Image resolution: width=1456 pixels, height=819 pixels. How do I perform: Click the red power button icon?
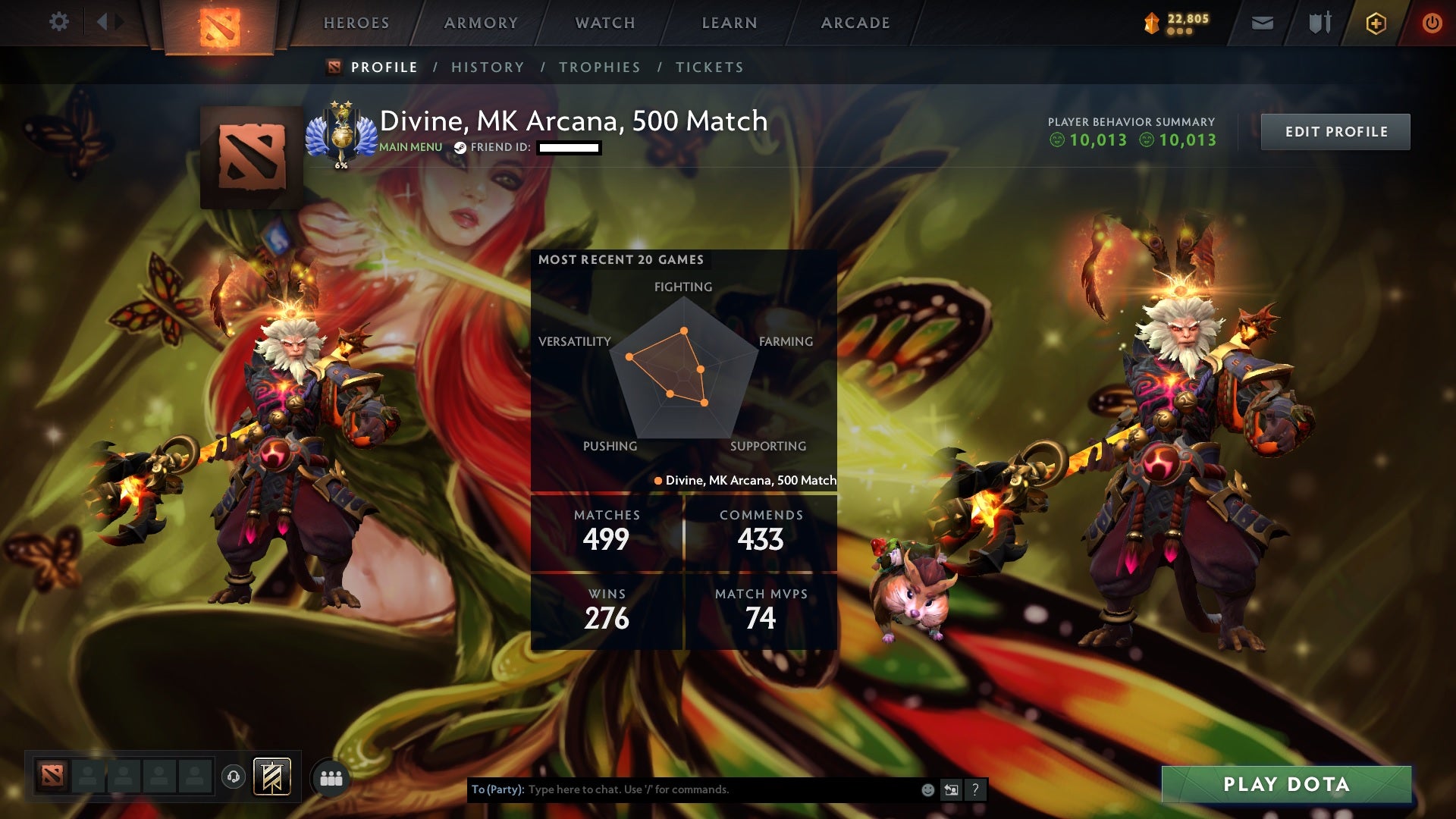1432,23
